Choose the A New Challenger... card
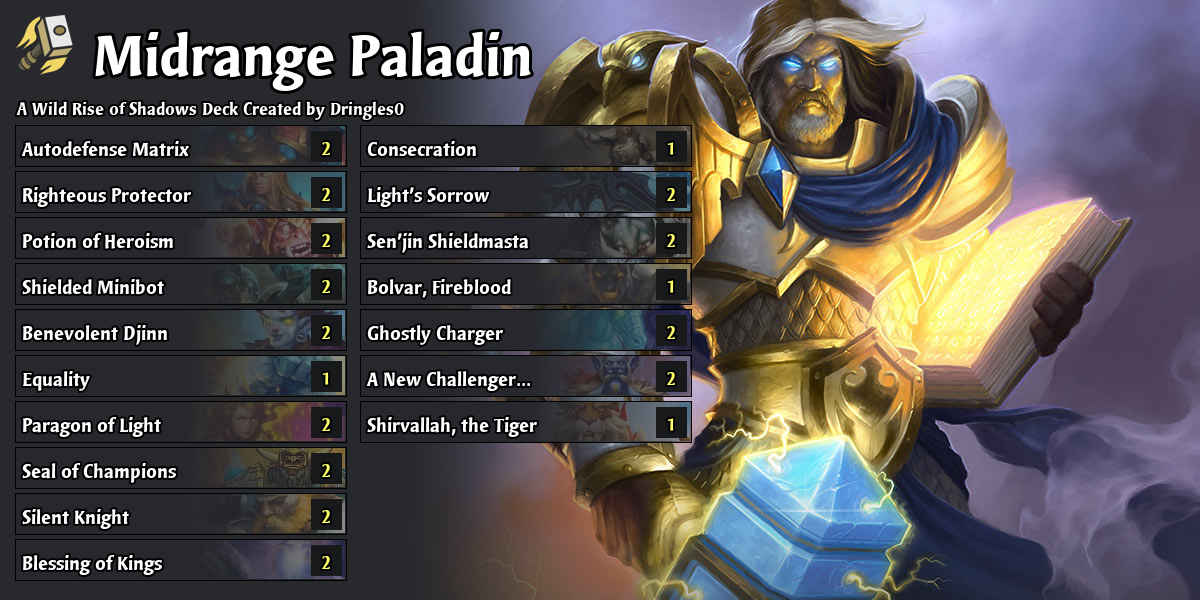The width and height of the screenshot is (1200, 600). 525,380
